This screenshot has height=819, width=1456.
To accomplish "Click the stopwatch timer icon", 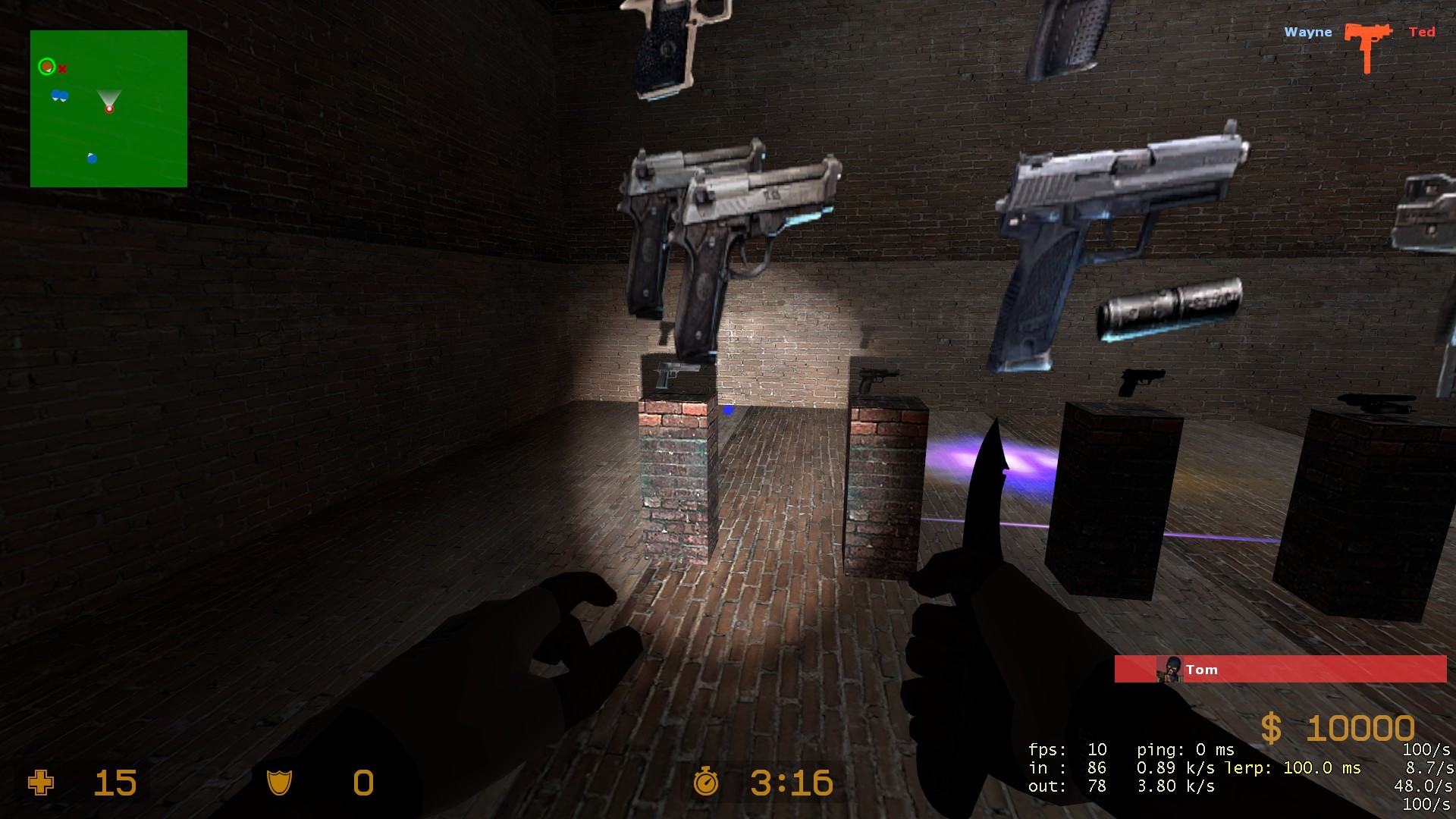I will tap(706, 783).
